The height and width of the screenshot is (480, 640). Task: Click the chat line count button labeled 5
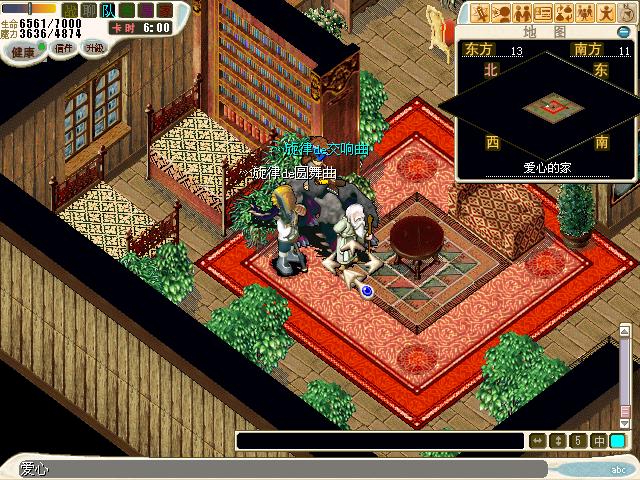tap(578, 441)
